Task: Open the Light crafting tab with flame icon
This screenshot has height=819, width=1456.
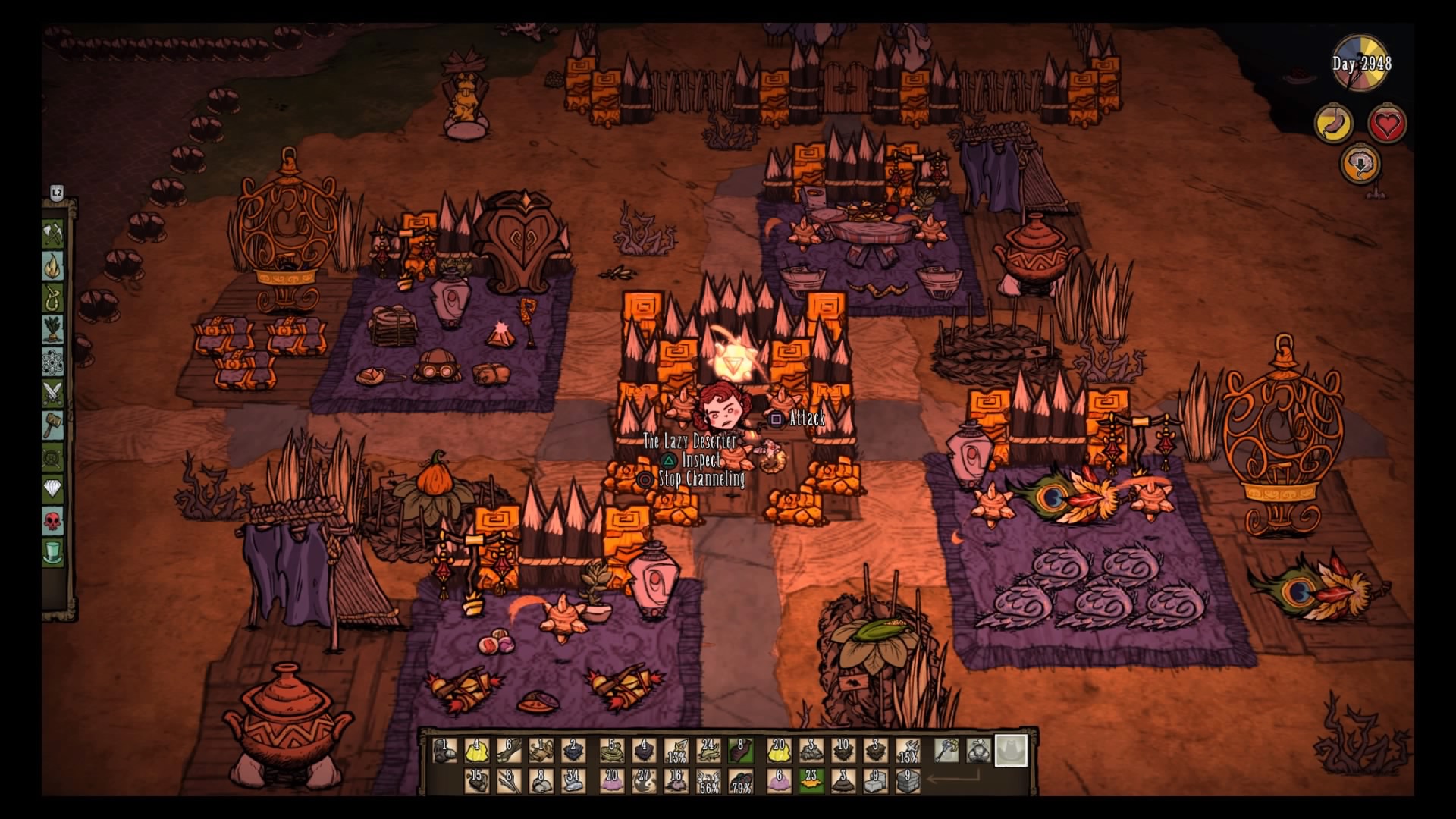Action: pyautogui.click(x=53, y=266)
